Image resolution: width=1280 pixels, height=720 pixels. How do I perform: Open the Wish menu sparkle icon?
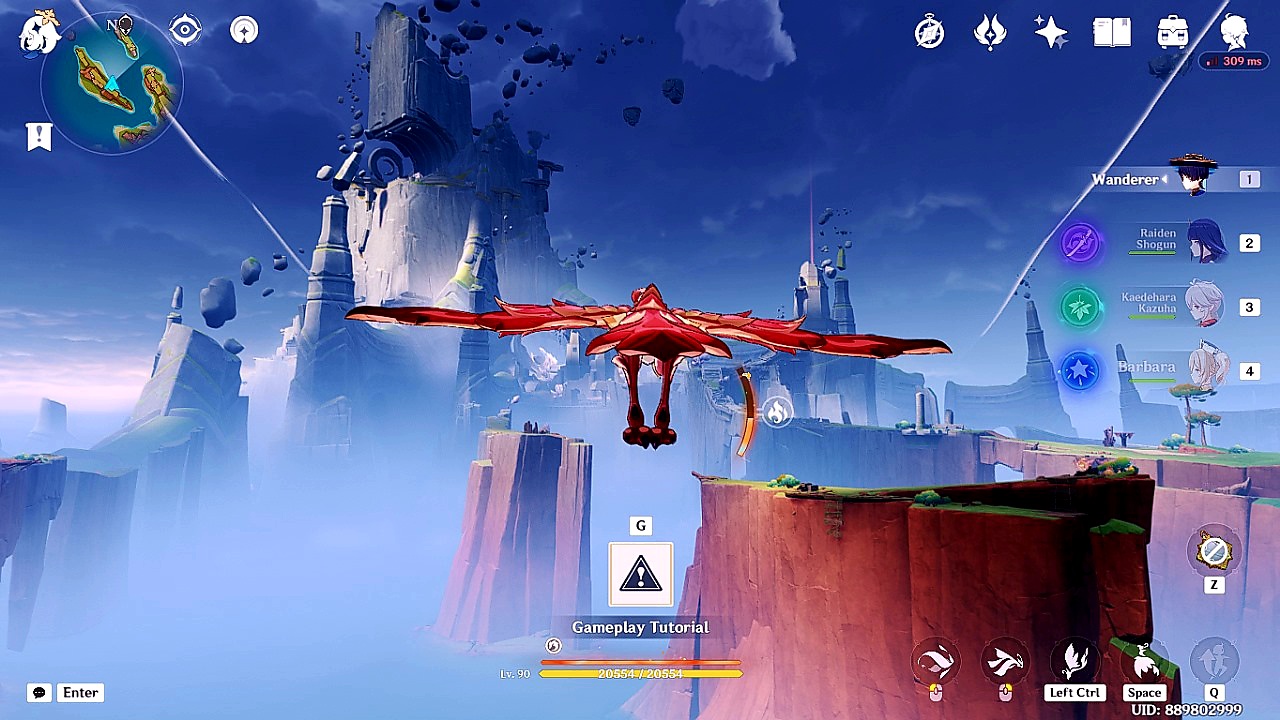(1051, 31)
